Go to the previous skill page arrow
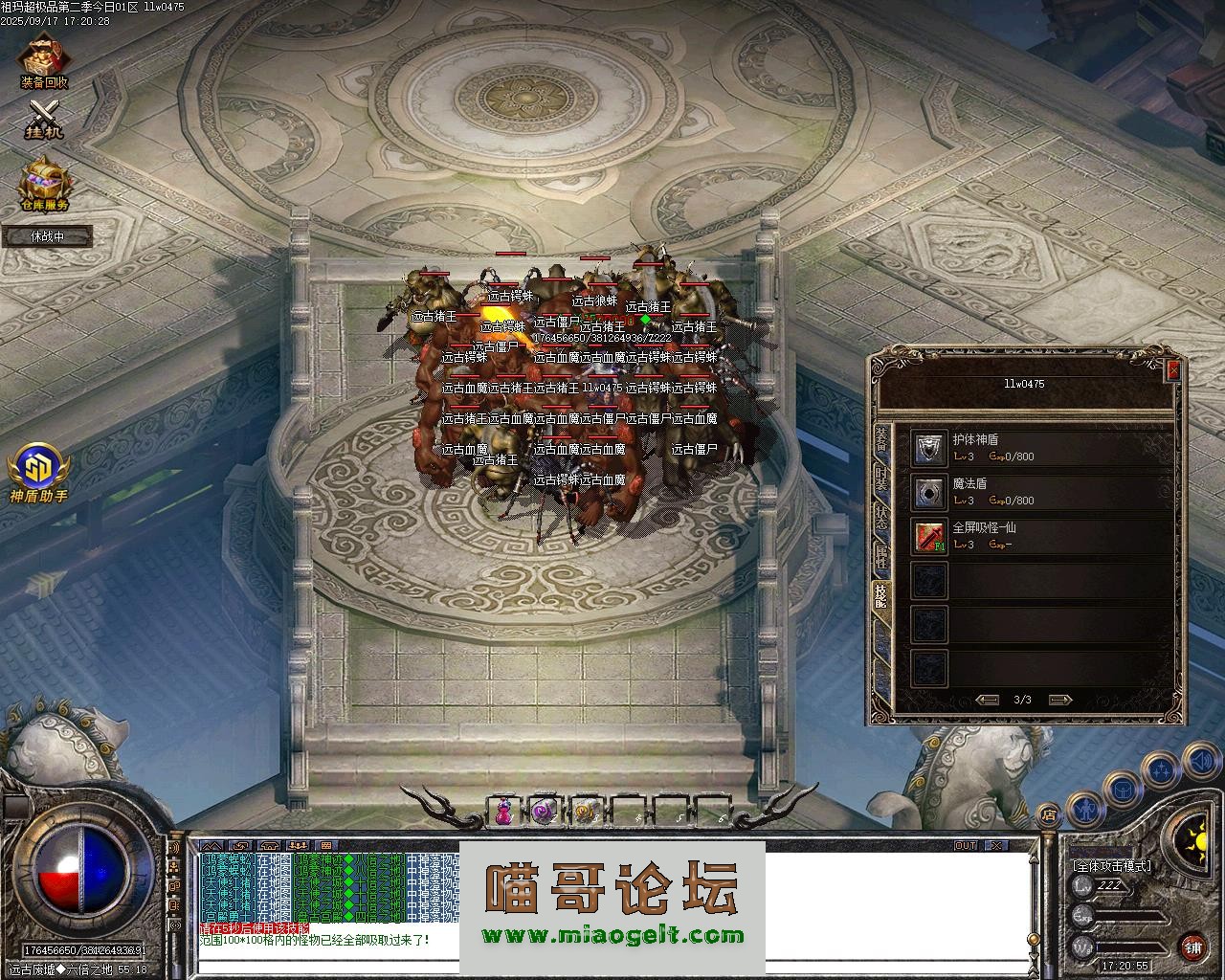Viewport: 1225px width, 980px height. coord(987,700)
